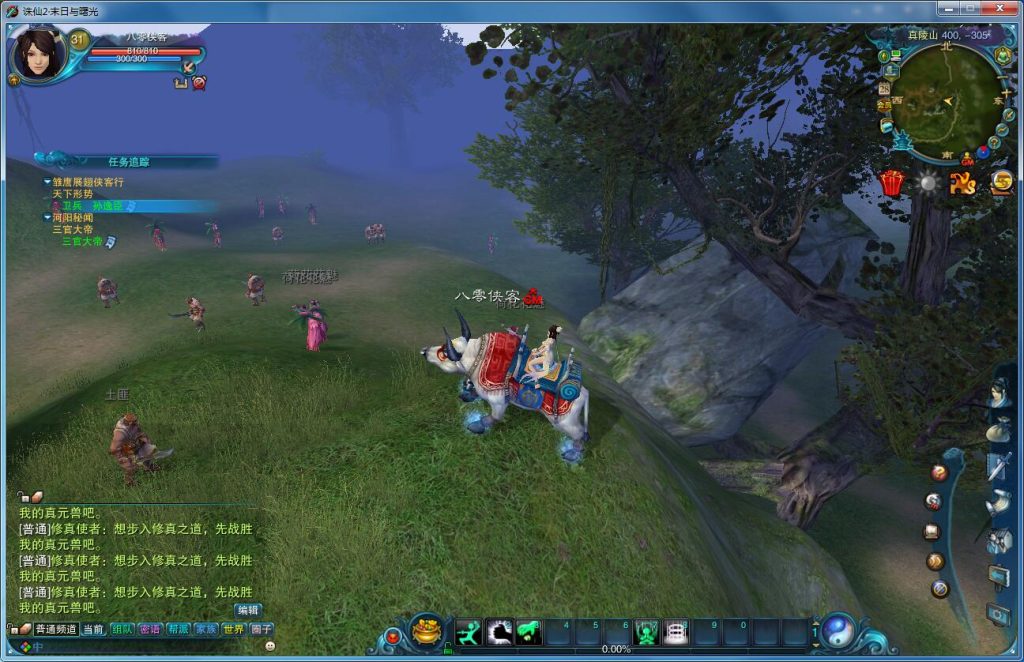Select the 卫兵 孙逸尘 quest objective
1024x662 pixels.
pos(98,206)
